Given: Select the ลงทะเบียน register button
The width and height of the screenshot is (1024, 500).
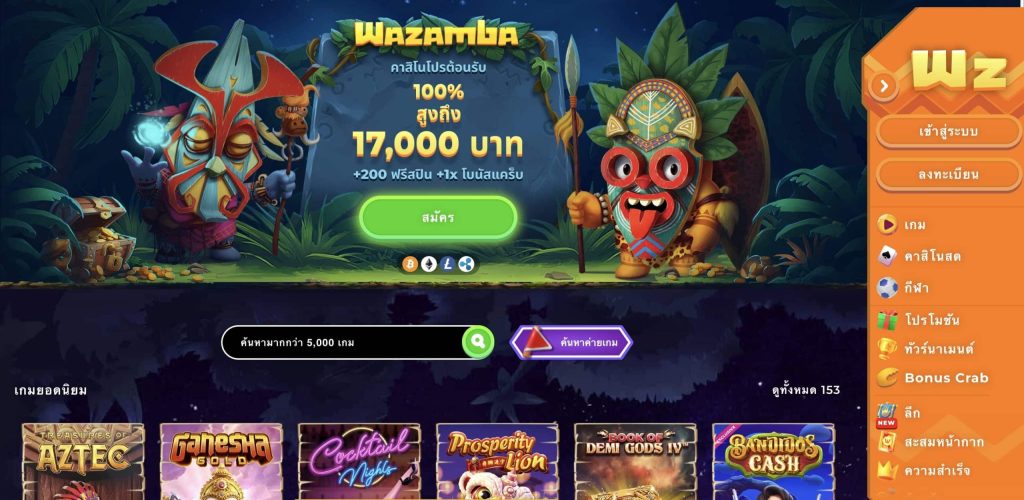Looking at the screenshot, I should point(948,174).
